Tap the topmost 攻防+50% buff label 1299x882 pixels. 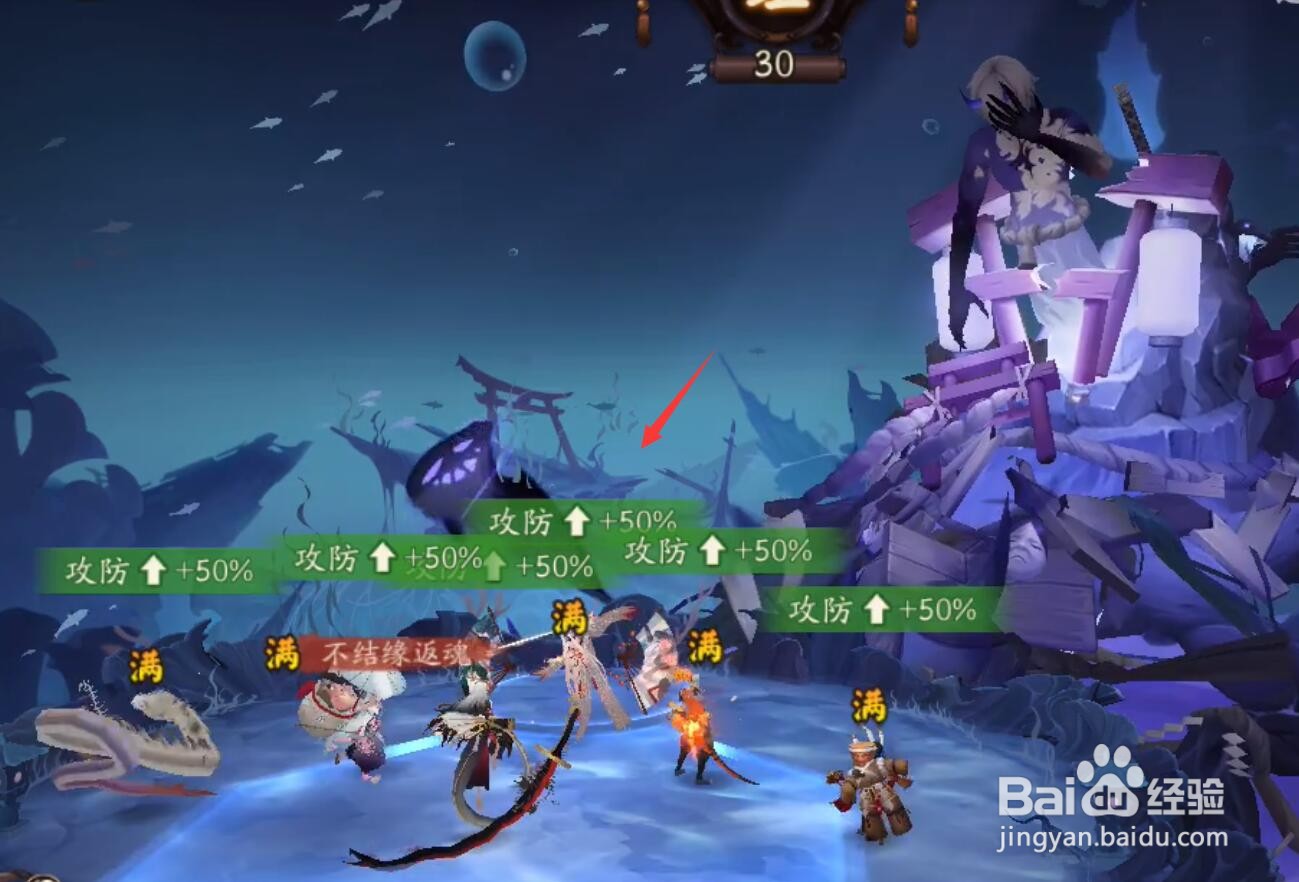(x=581, y=521)
